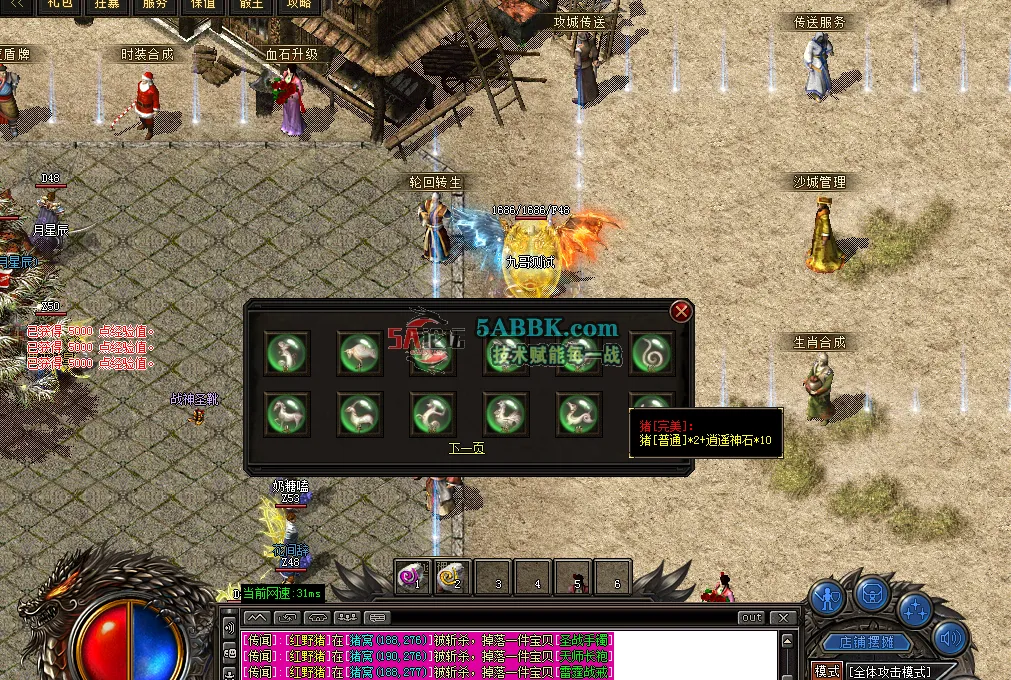
Task: Use the yellow swirl item in hotbar slot 2
Action: (x=453, y=576)
